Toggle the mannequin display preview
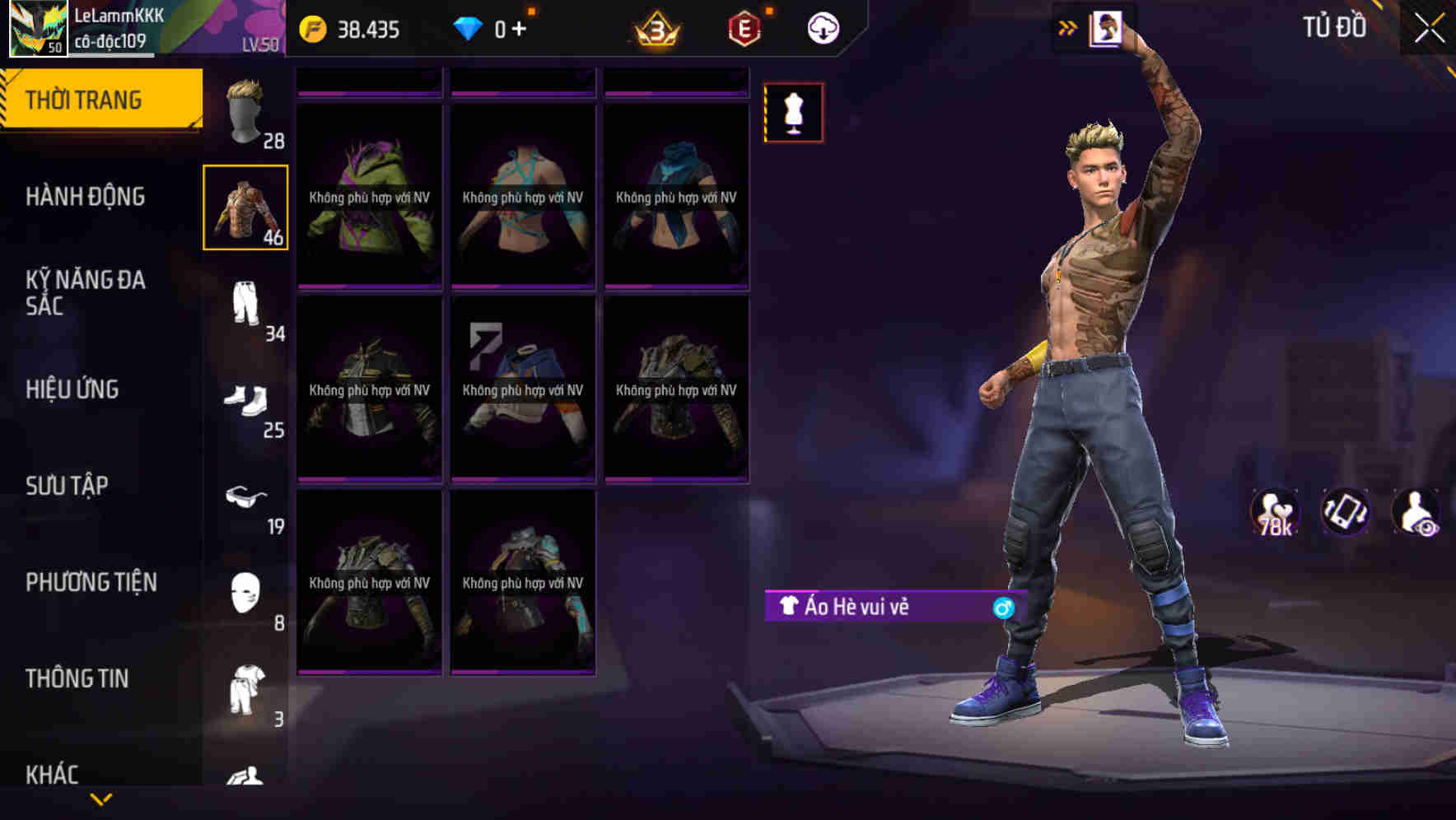This screenshot has width=1456, height=820. [793, 113]
